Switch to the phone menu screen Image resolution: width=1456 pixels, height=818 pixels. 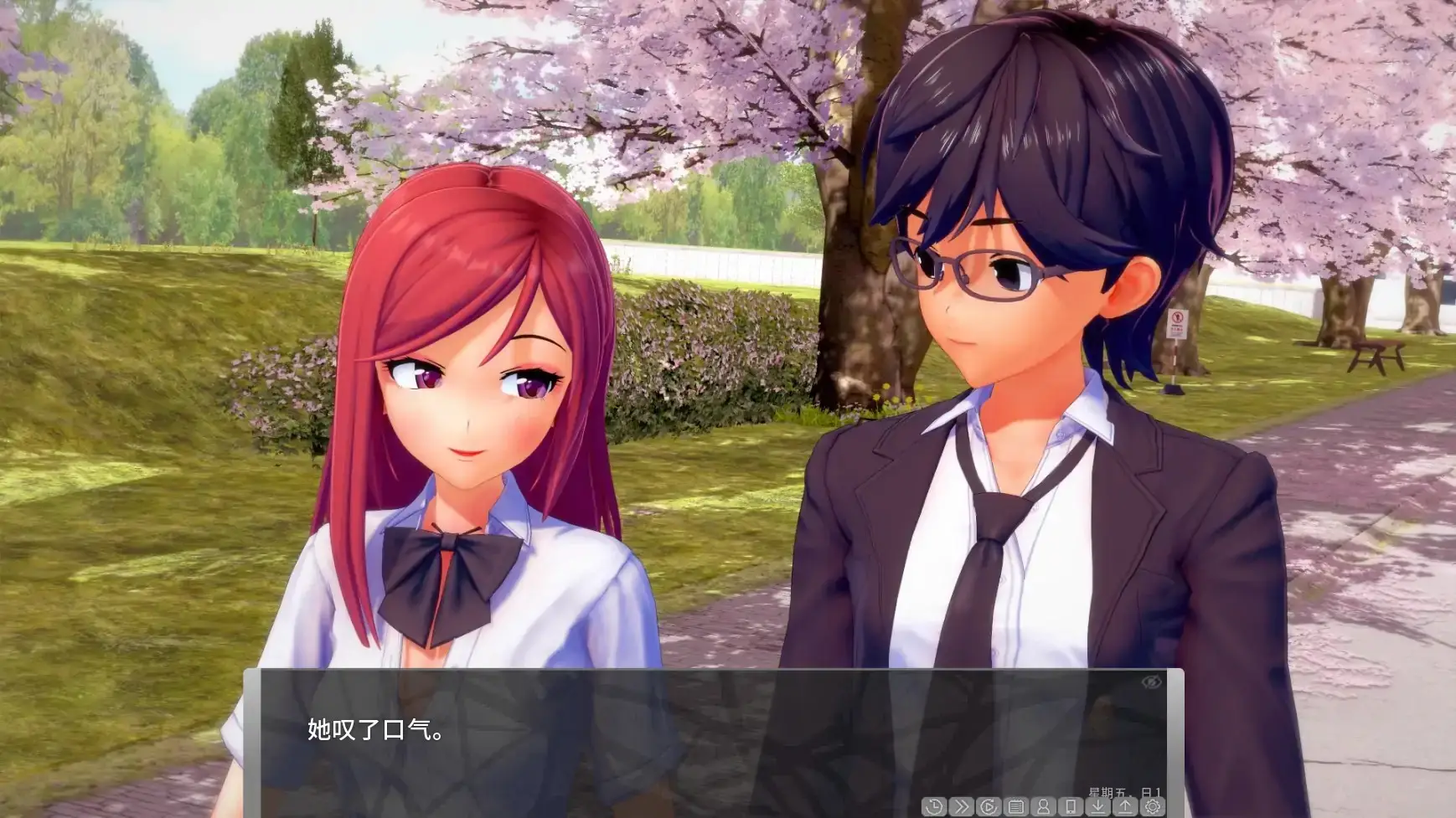tap(1072, 806)
